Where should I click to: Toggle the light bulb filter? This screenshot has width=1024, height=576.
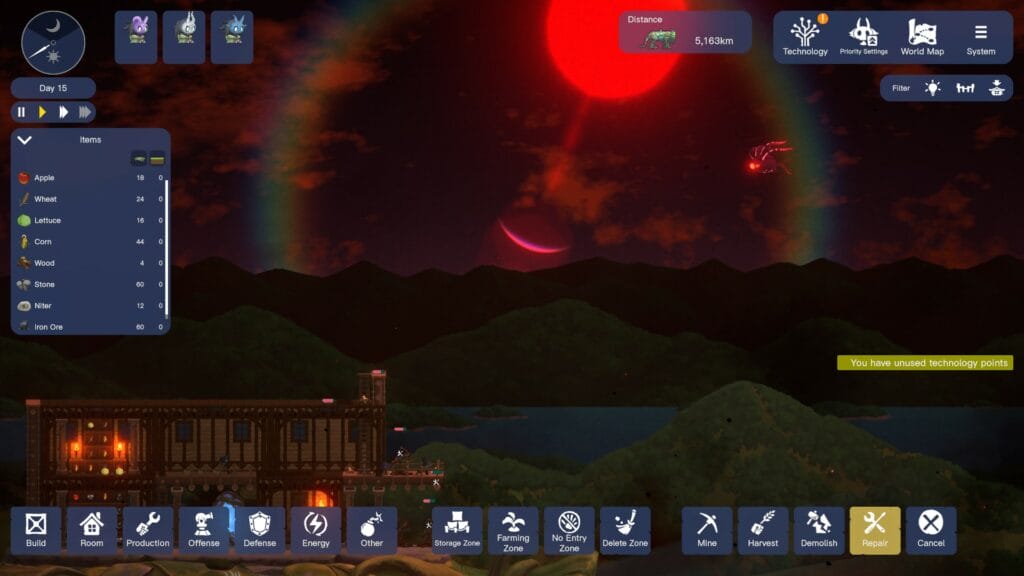pos(932,88)
